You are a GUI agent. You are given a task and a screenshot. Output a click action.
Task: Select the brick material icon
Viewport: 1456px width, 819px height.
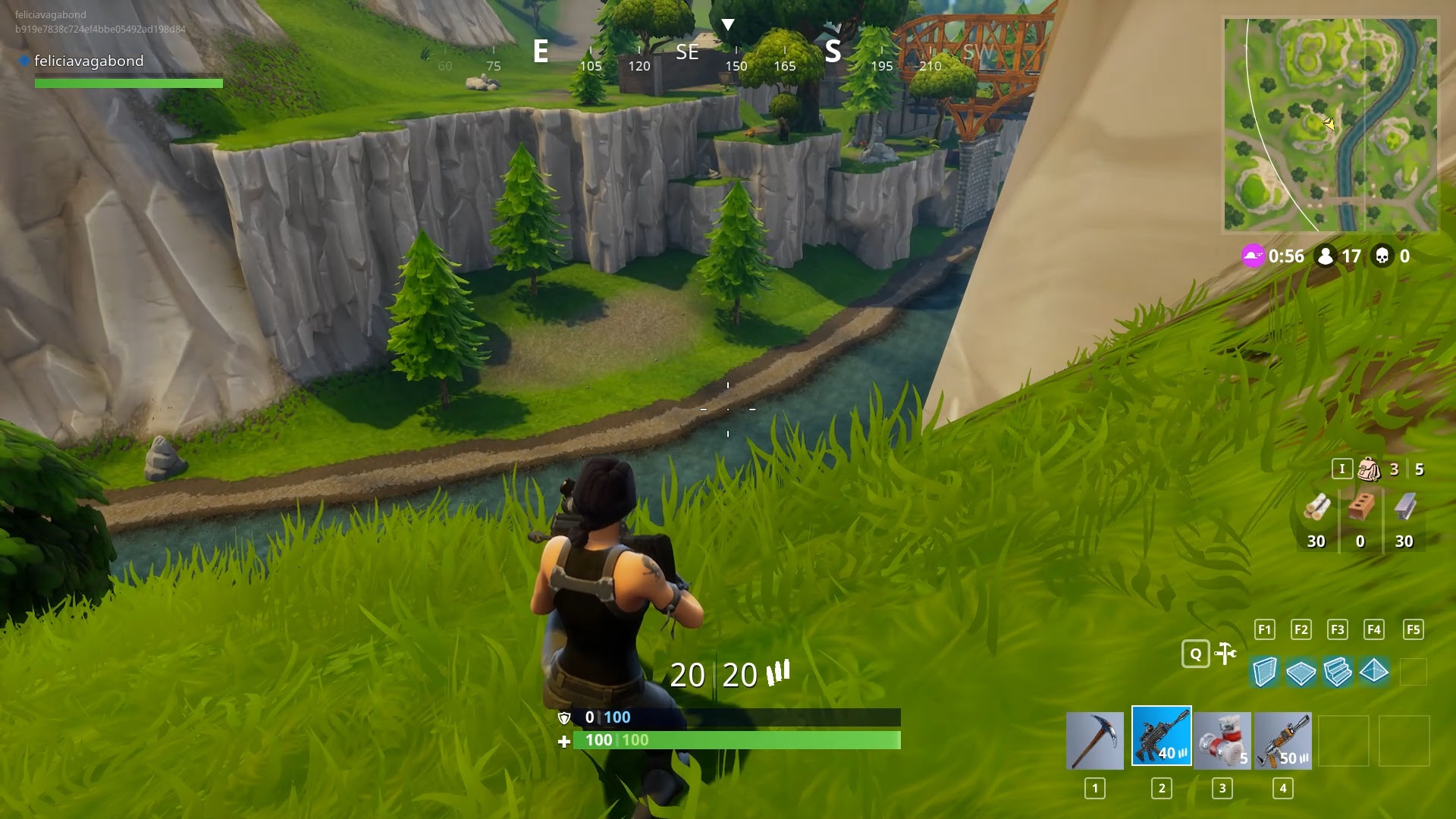1360,507
